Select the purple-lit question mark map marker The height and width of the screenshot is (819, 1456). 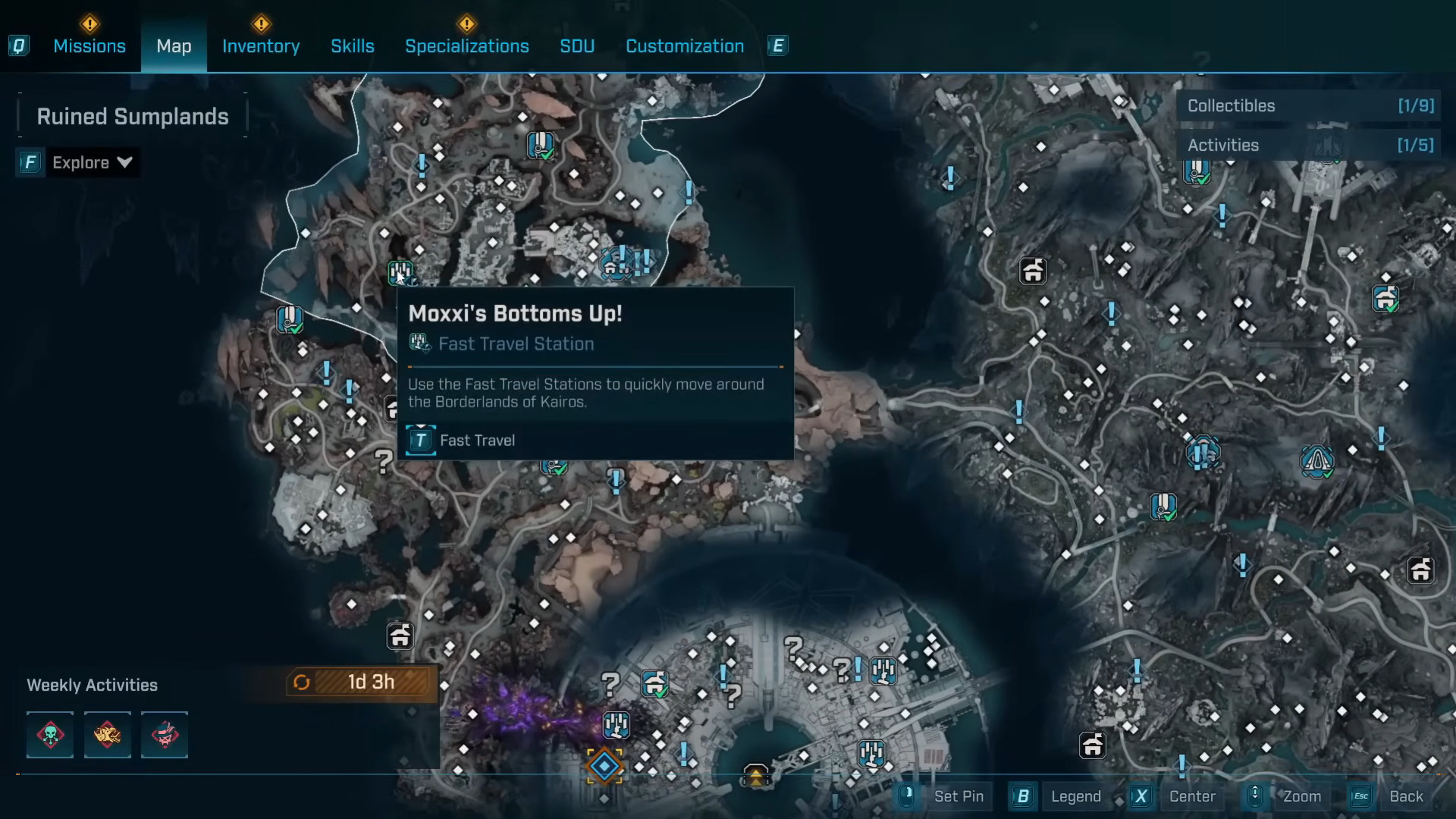tap(610, 684)
